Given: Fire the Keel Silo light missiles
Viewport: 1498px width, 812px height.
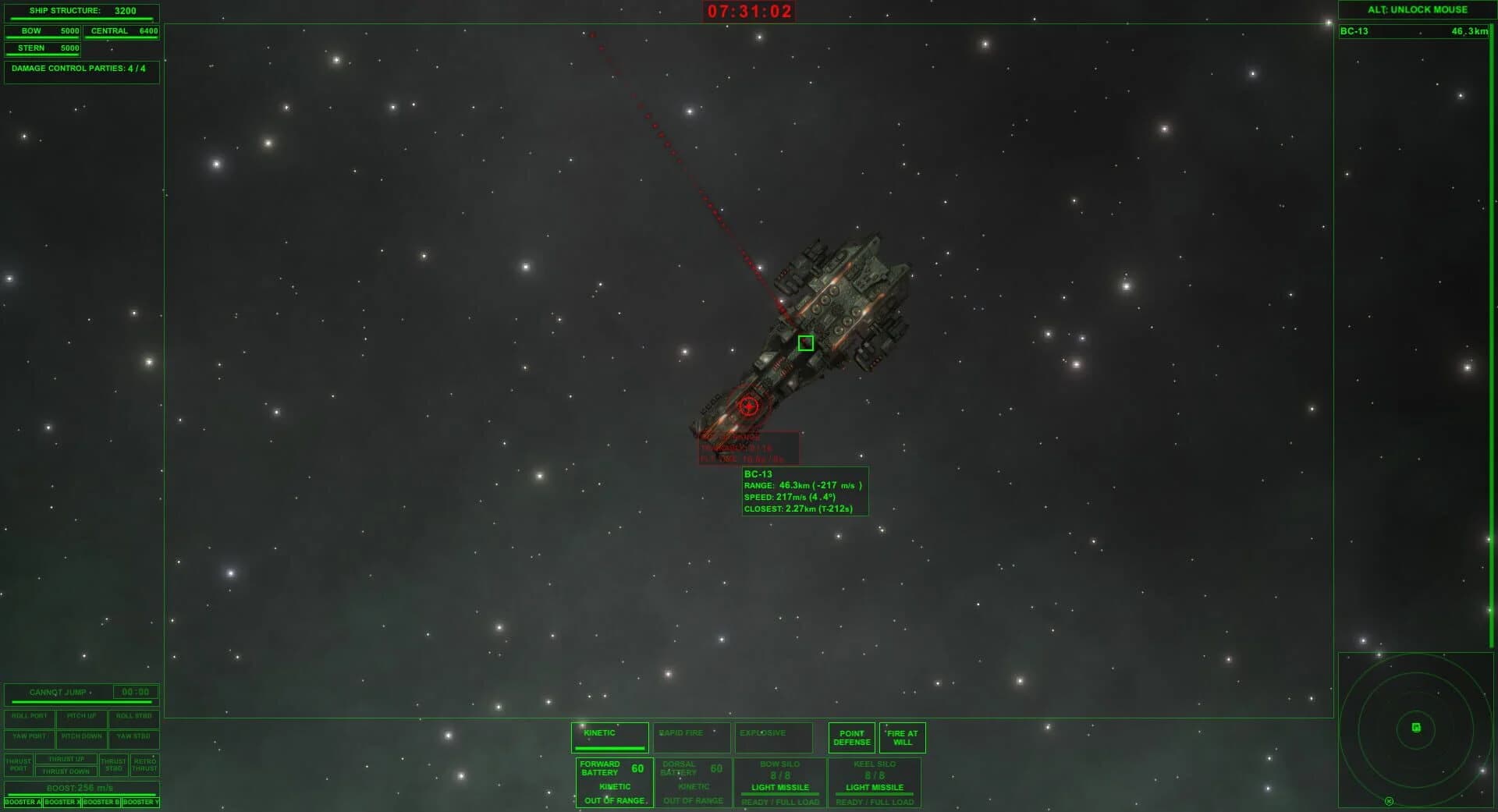Looking at the screenshot, I should 875,782.
